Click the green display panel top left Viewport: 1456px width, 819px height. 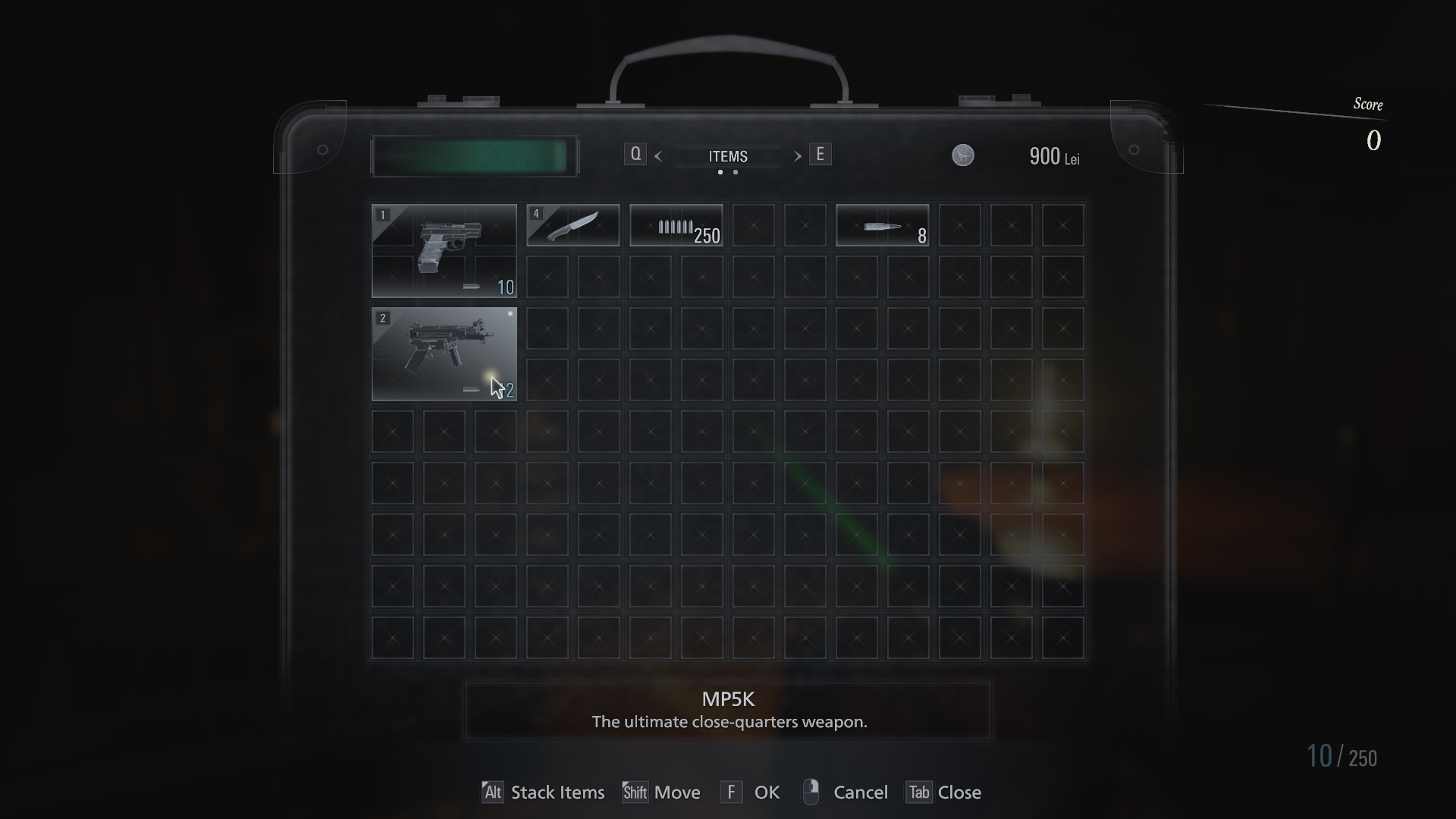pyautogui.click(x=474, y=155)
